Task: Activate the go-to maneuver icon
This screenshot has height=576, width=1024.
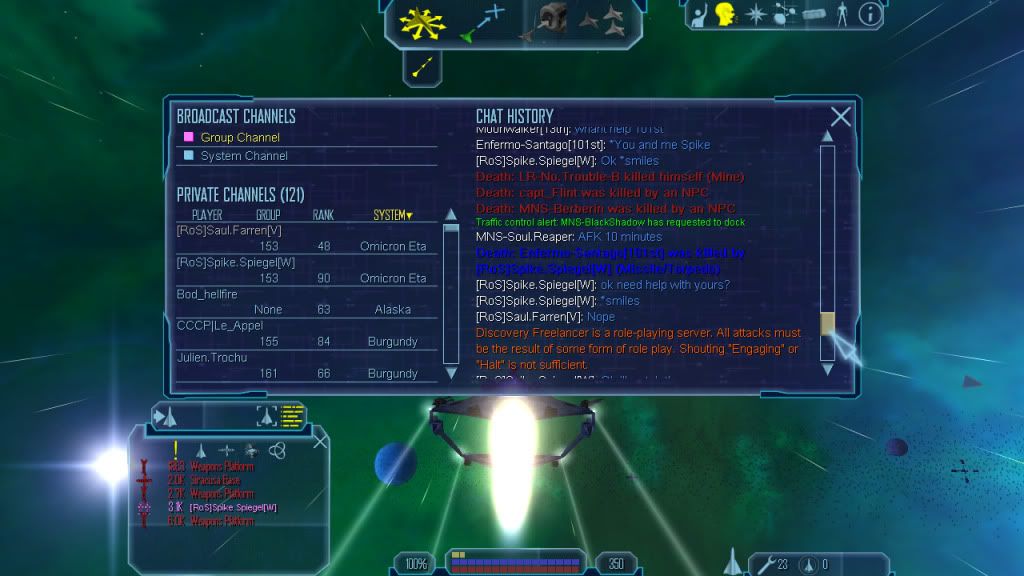Action: pyautogui.click(x=482, y=21)
